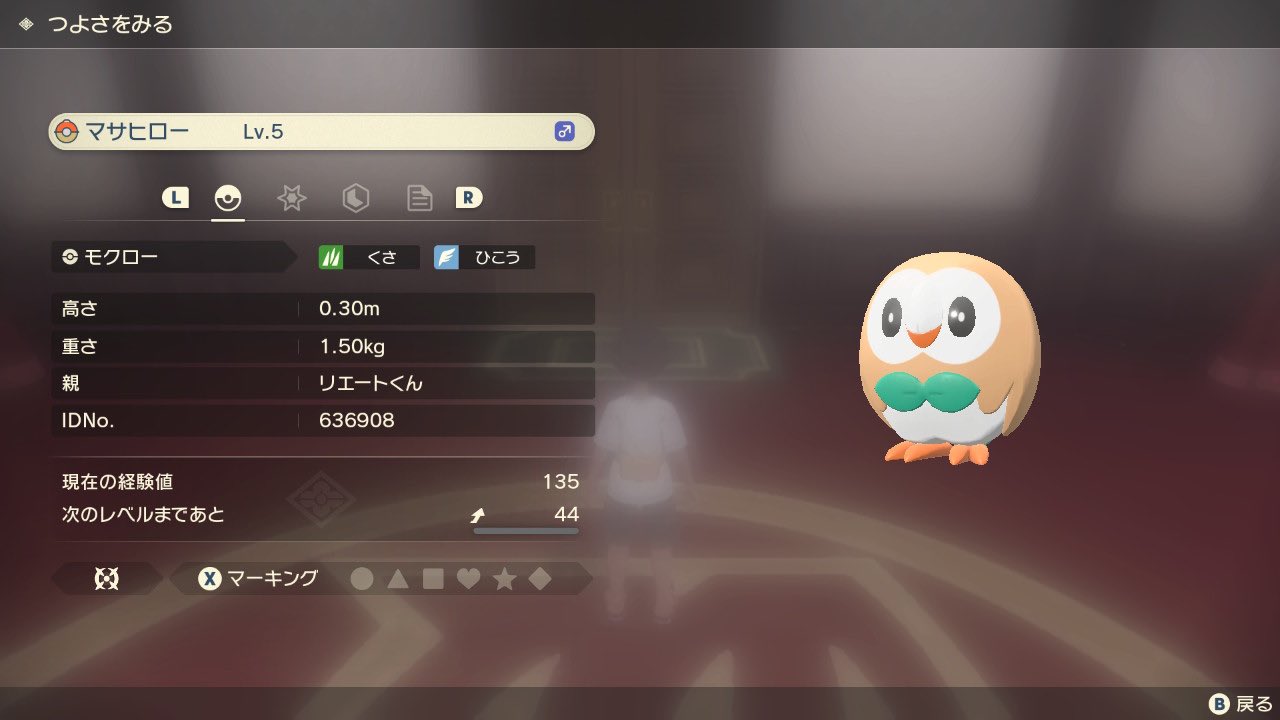
Task: Select the male gender symbol icon
Action: point(566,131)
